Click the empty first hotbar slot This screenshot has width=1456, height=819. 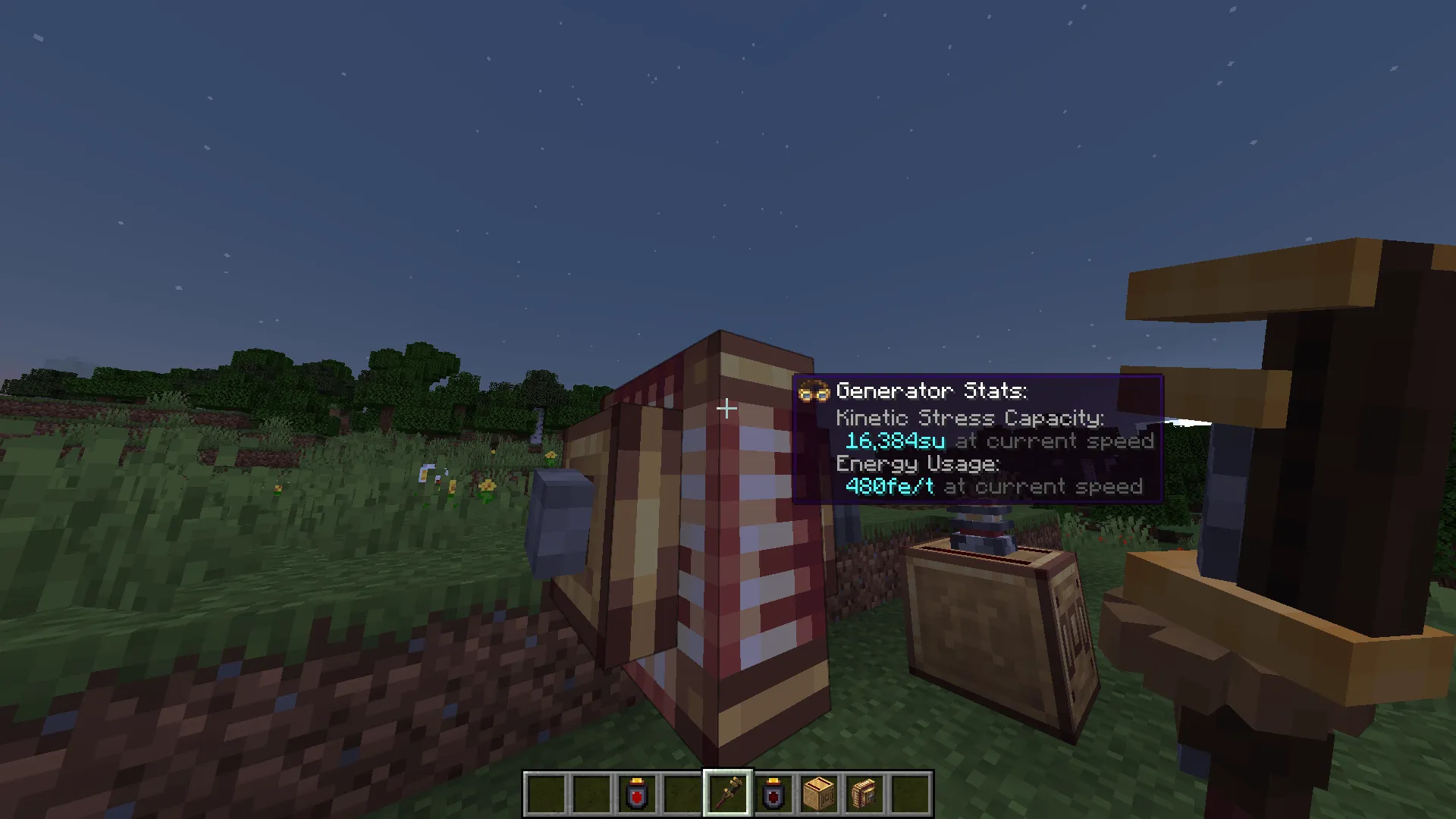pos(544,791)
